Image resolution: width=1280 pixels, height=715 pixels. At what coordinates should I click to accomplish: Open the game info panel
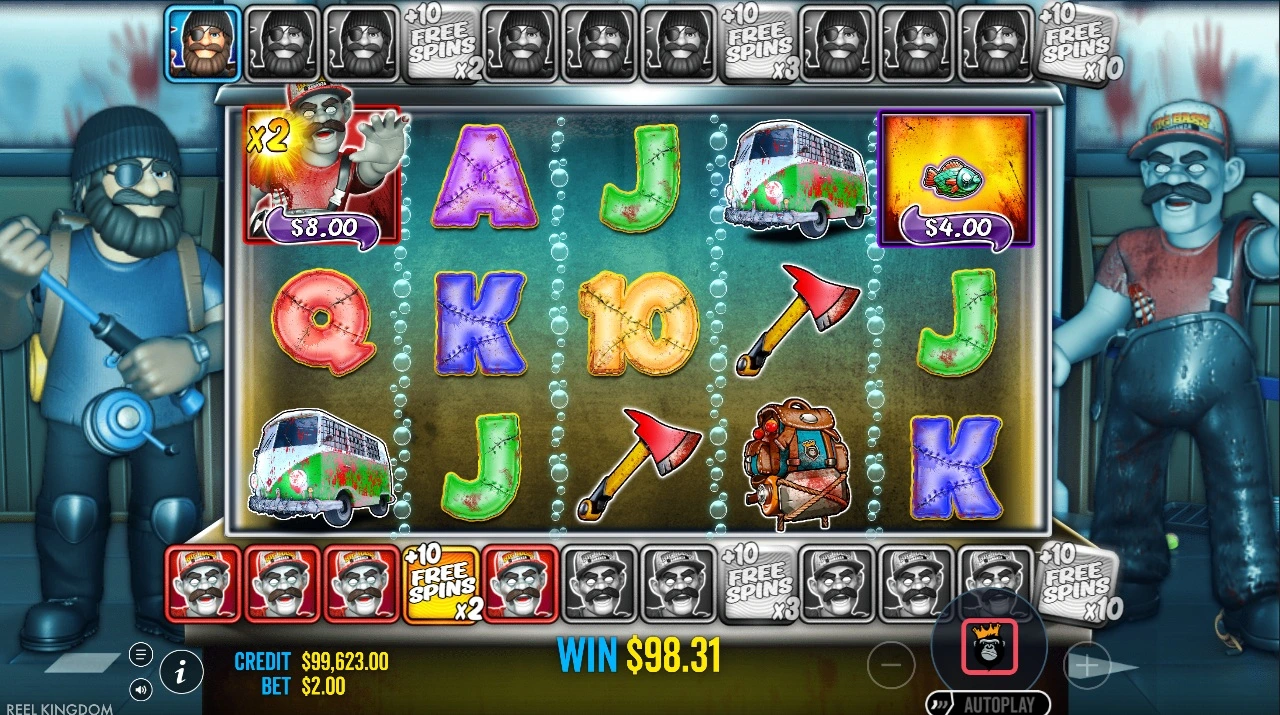coord(181,673)
